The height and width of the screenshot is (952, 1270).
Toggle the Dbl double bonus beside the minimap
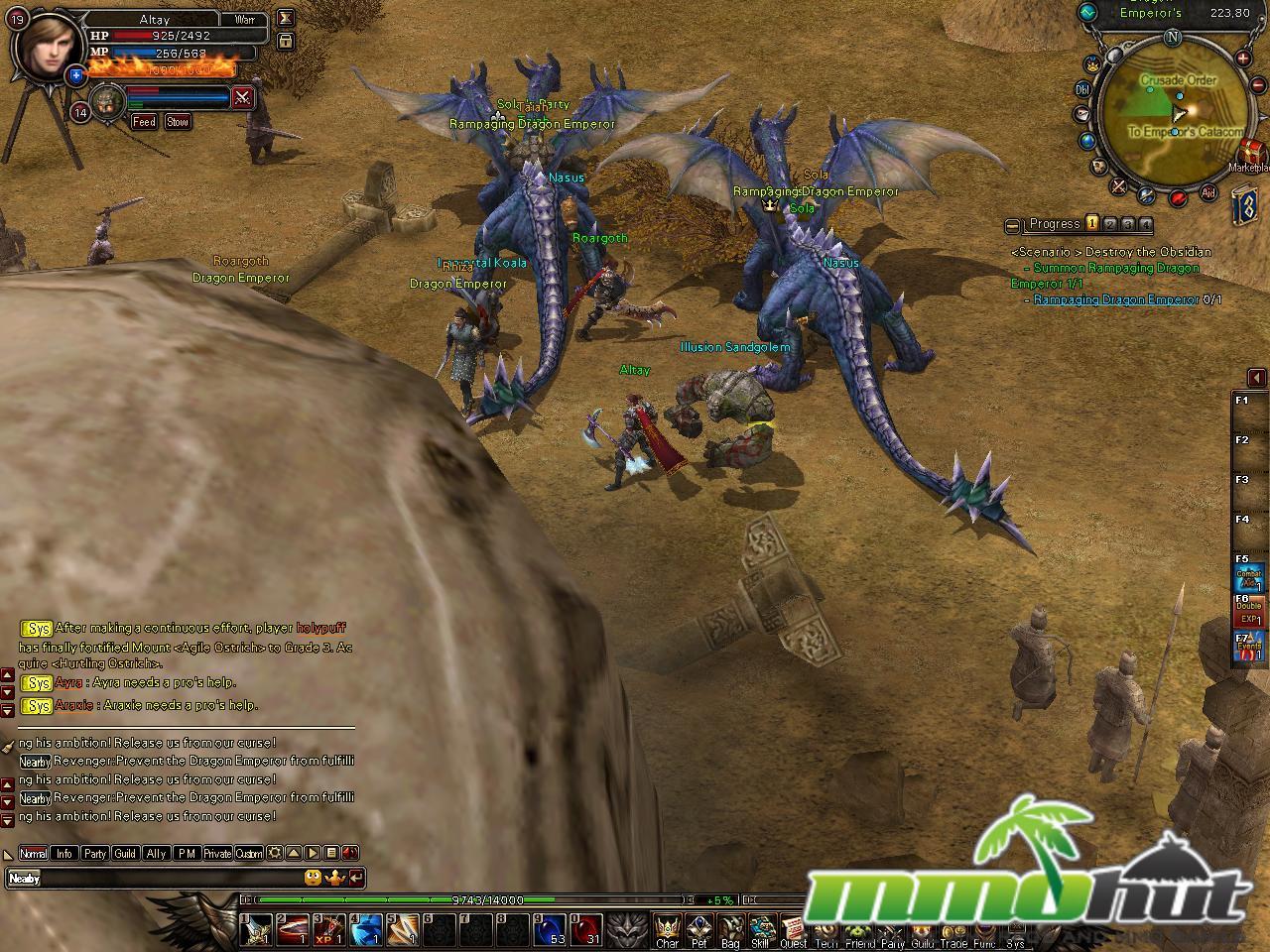click(x=1082, y=90)
